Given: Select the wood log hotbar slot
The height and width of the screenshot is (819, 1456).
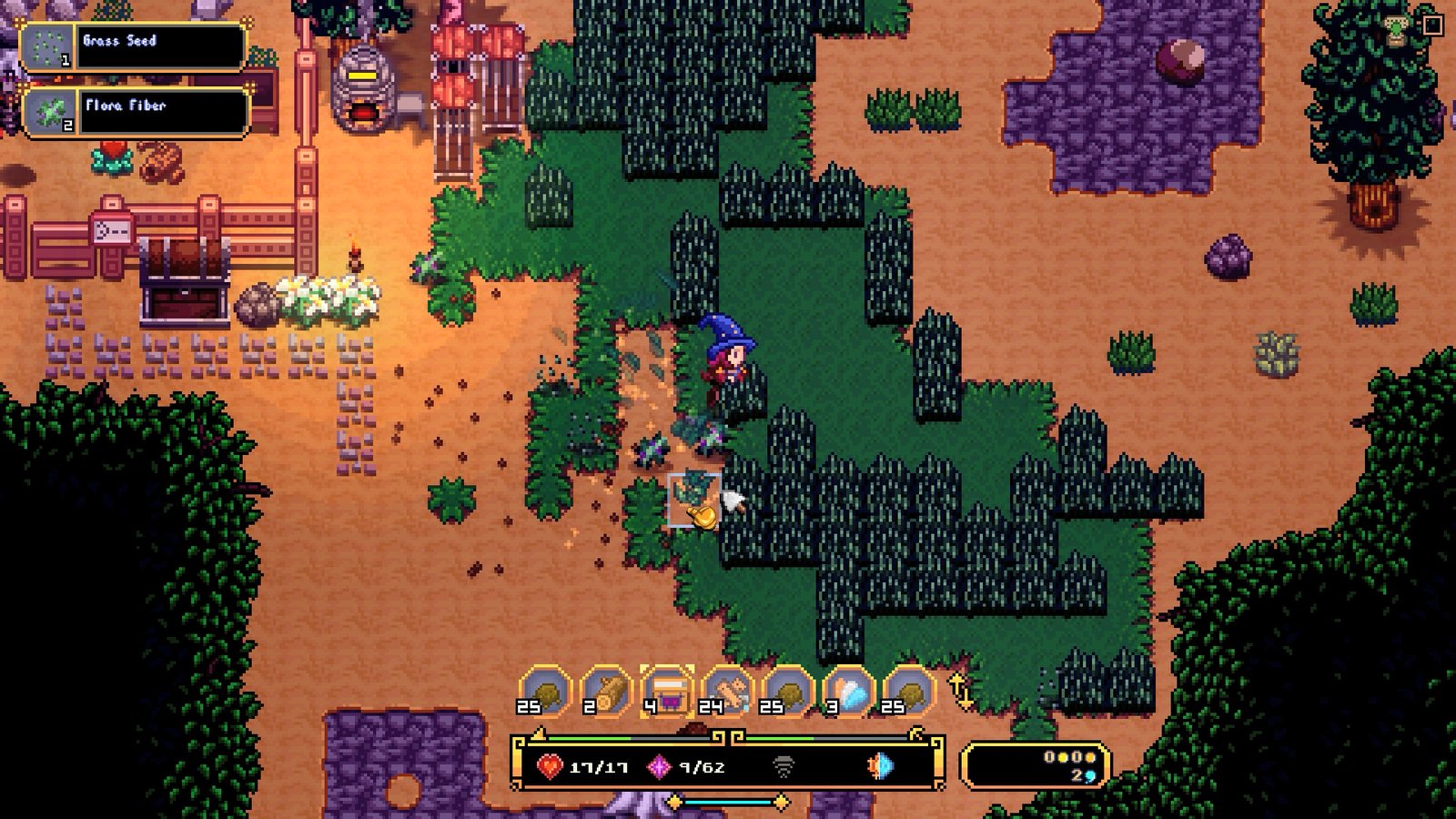Looking at the screenshot, I should point(605,693).
